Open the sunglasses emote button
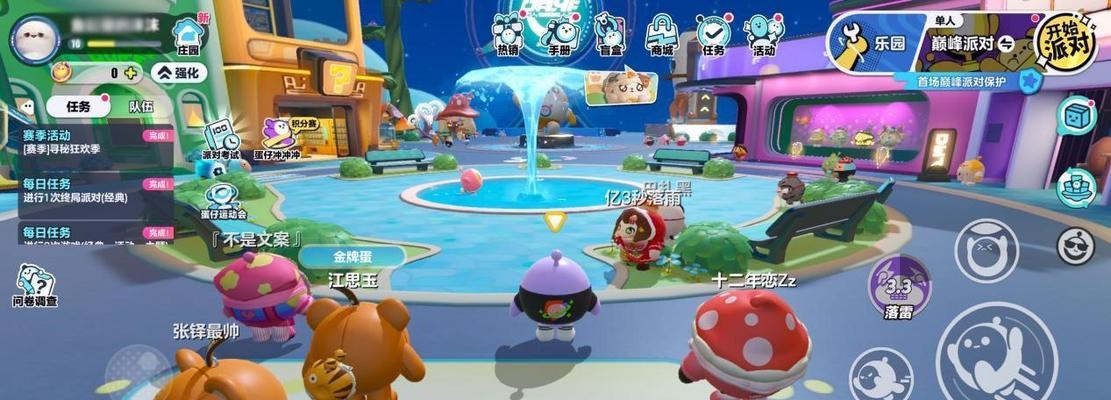This screenshot has width=1111, height=400. tap(1075, 246)
